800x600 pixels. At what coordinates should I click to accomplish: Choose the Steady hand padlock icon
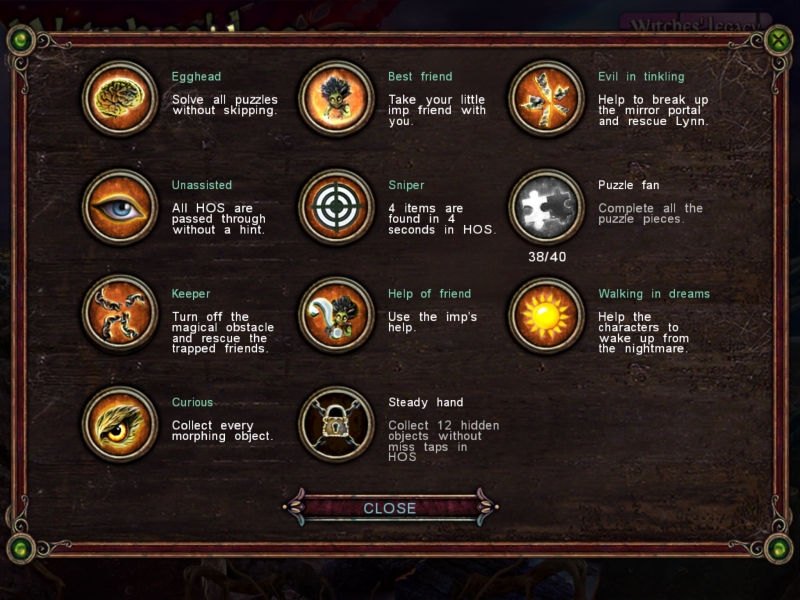336,423
